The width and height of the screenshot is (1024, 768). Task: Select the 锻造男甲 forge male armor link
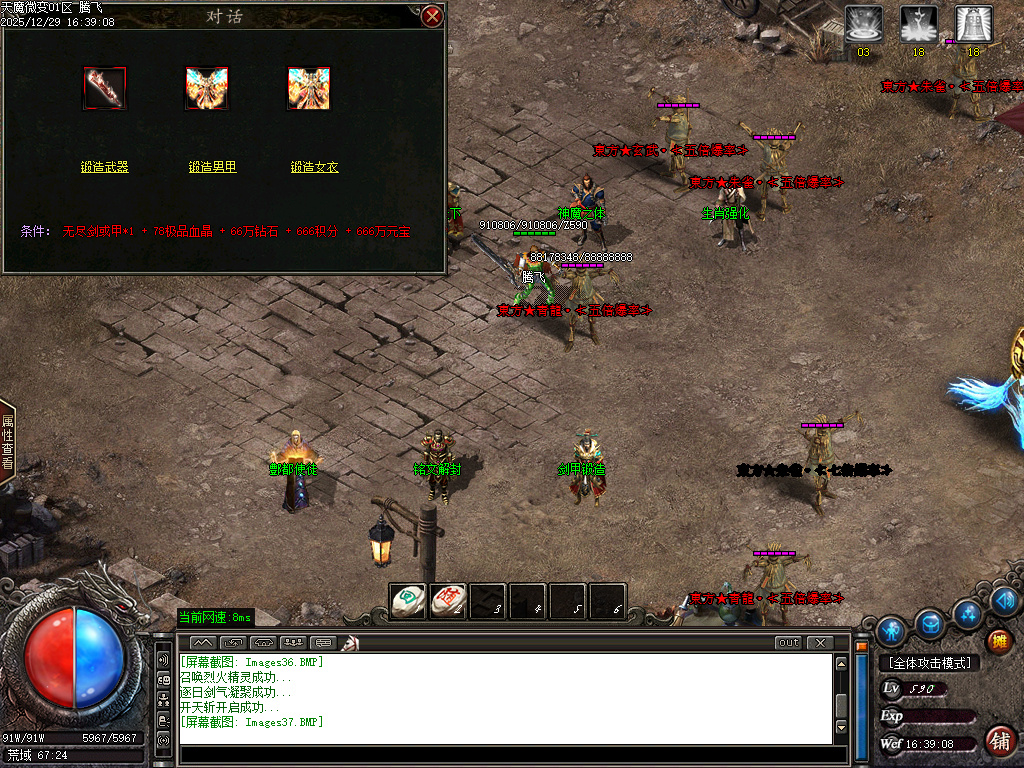tap(213, 167)
